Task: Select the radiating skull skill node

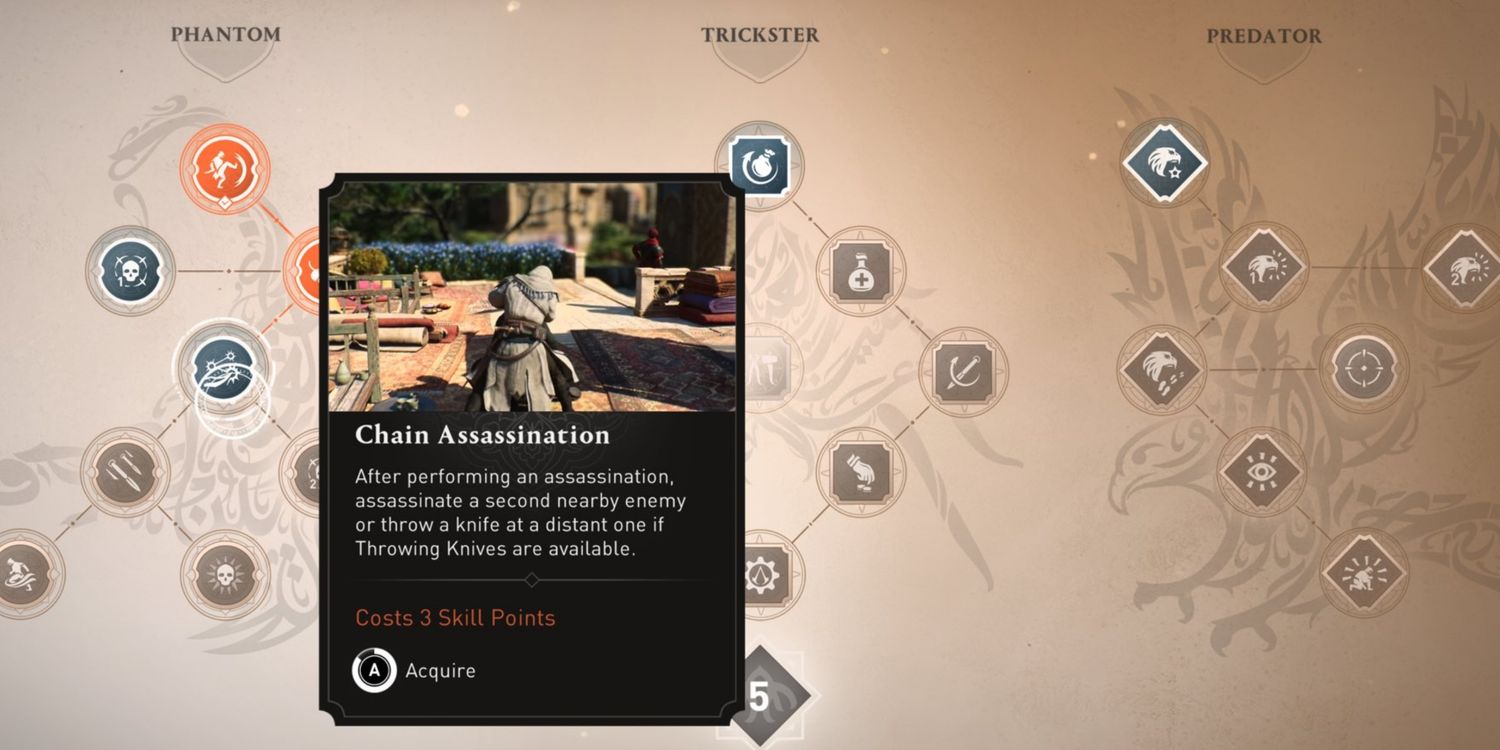Action: coord(225,574)
